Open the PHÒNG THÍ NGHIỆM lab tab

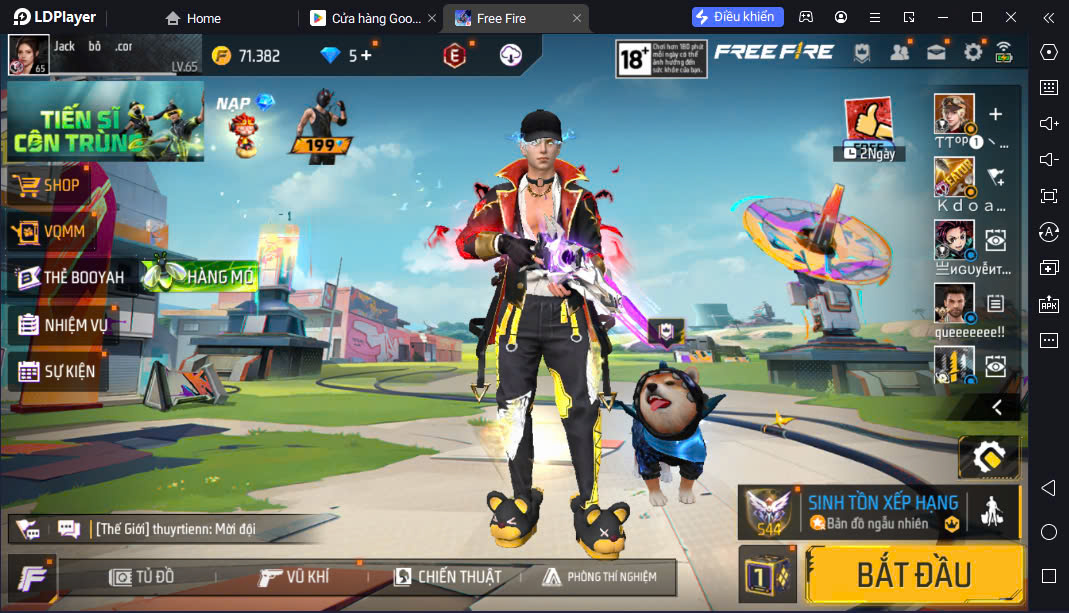pyautogui.click(x=599, y=577)
